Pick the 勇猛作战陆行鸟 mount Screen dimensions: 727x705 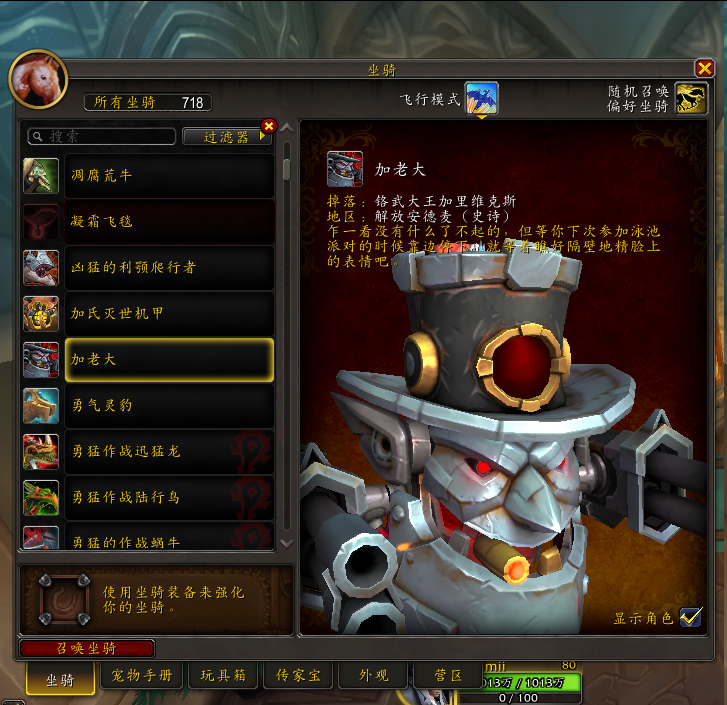point(169,497)
